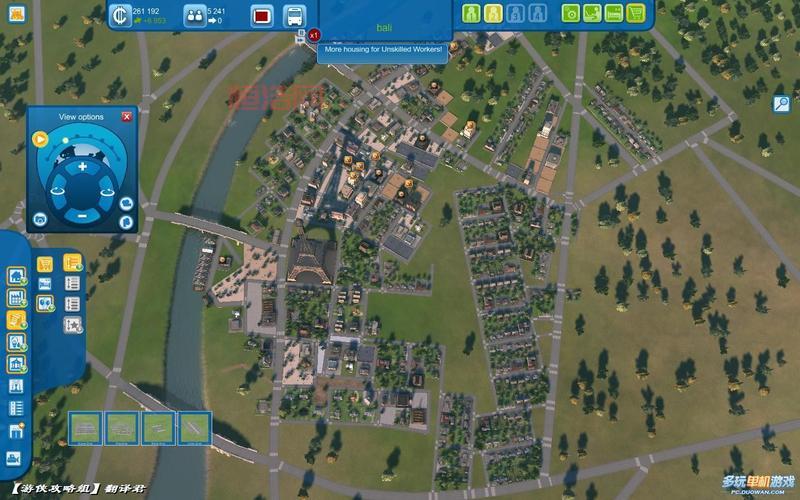This screenshot has height=500, width=800.
Task: Click the magnifier button on the right edge
Action: 782,103
